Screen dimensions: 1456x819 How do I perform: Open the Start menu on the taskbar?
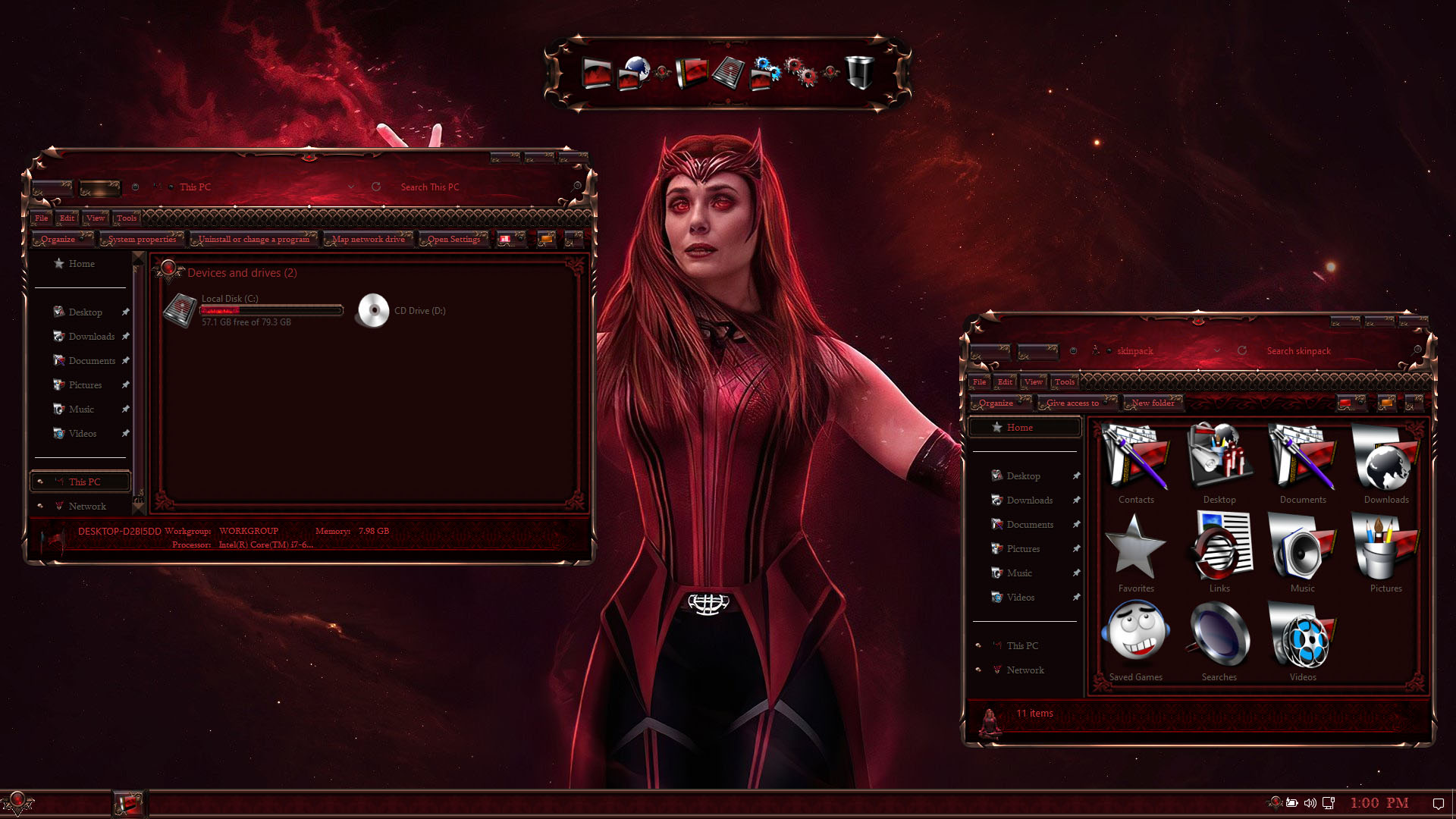pos(17,802)
